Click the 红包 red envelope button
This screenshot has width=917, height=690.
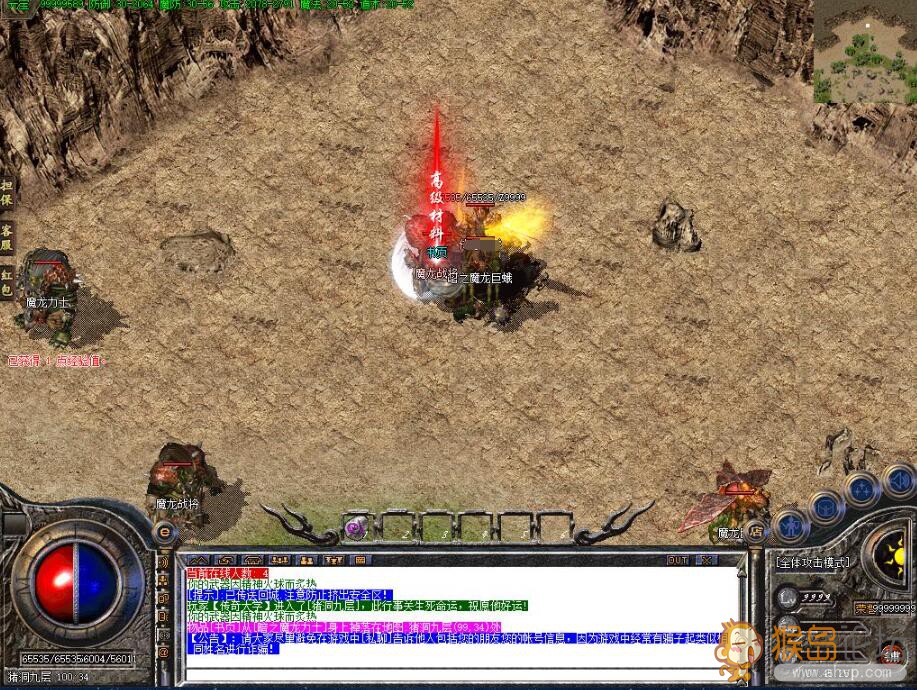pyautogui.click(x=7, y=278)
